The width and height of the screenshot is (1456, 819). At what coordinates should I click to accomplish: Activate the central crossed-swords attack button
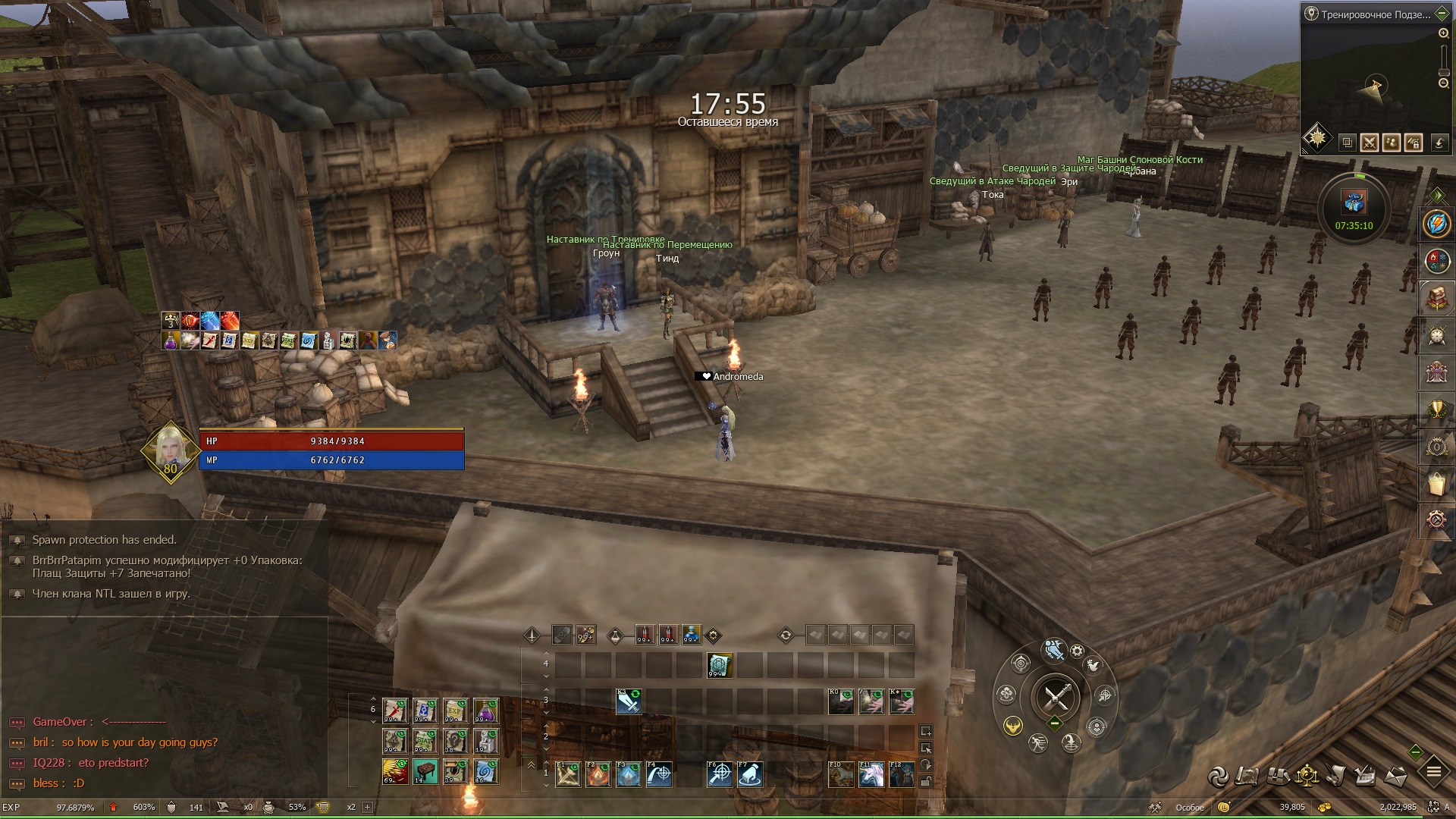(1056, 695)
